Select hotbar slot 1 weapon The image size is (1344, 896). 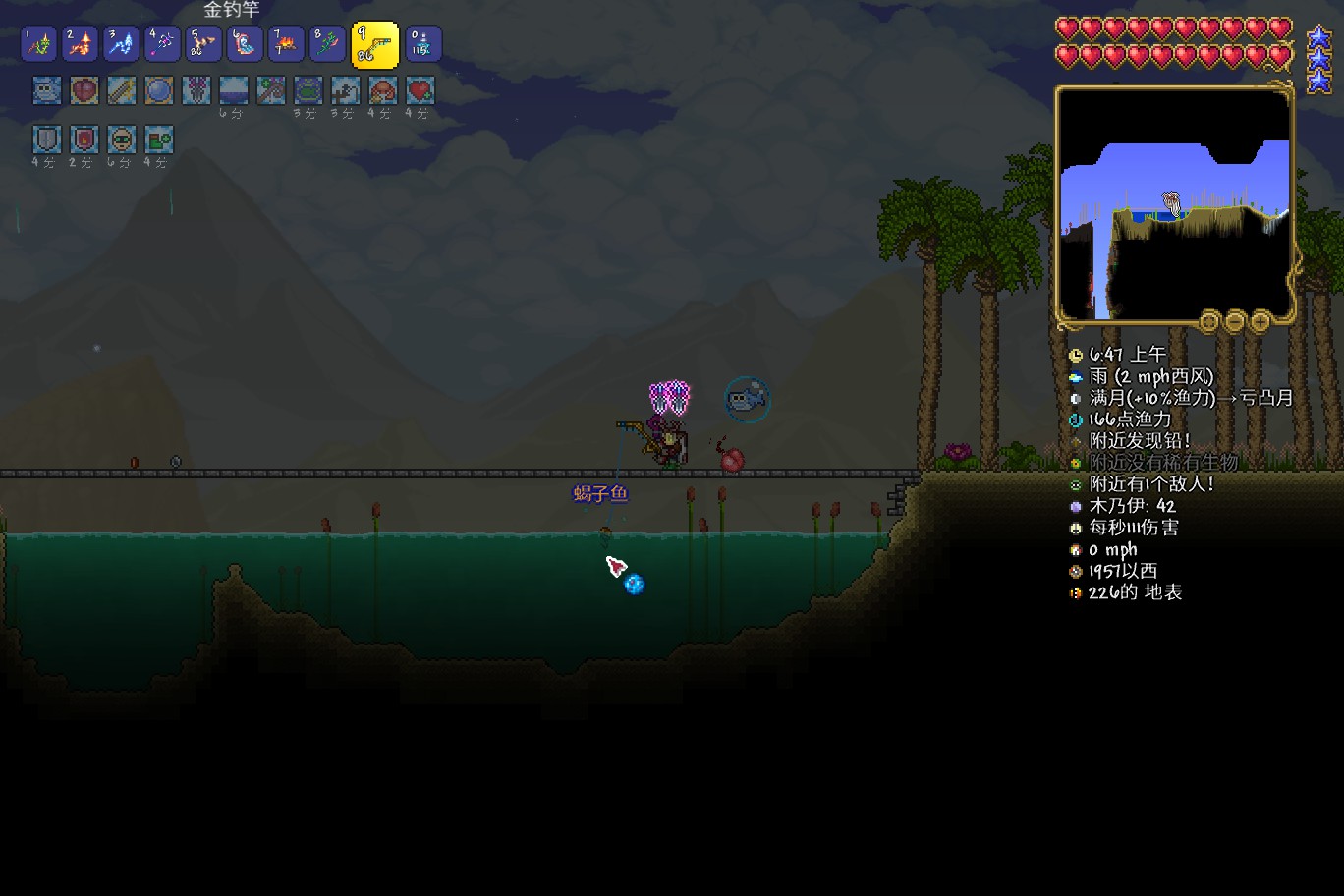coord(39,44)
